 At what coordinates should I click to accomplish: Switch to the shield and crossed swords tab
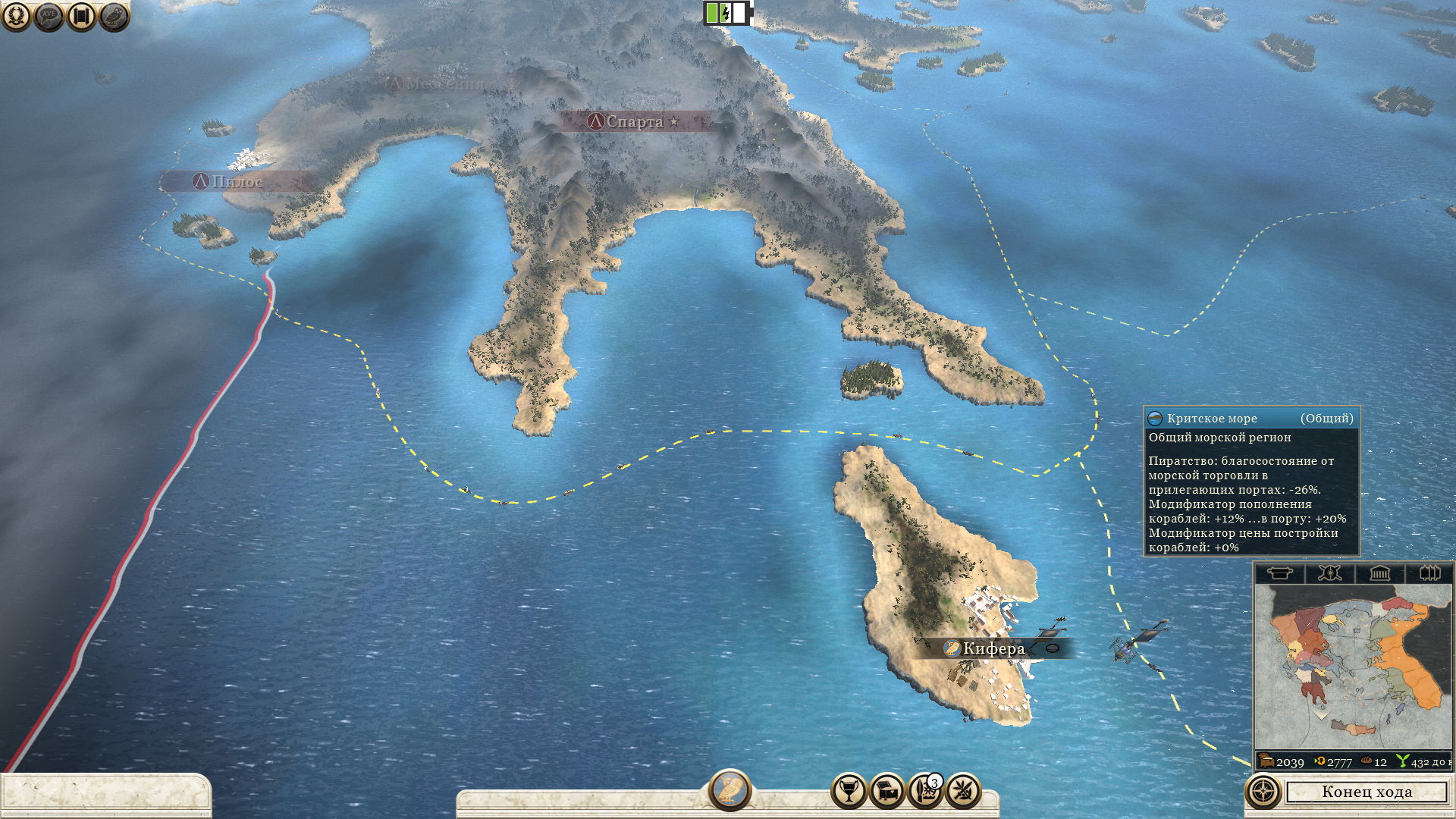[x=1329, y=573]
